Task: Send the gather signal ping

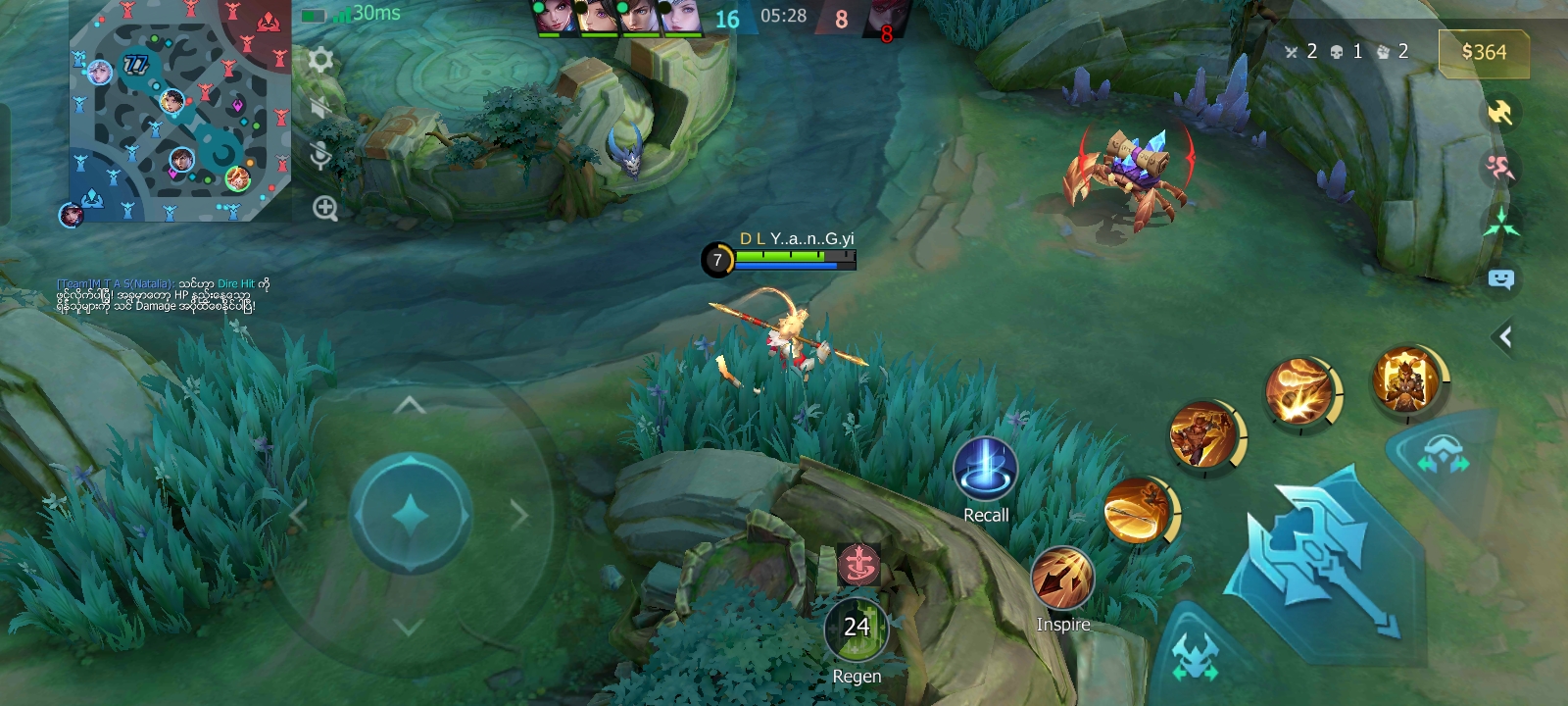Action: point(1500,223)
